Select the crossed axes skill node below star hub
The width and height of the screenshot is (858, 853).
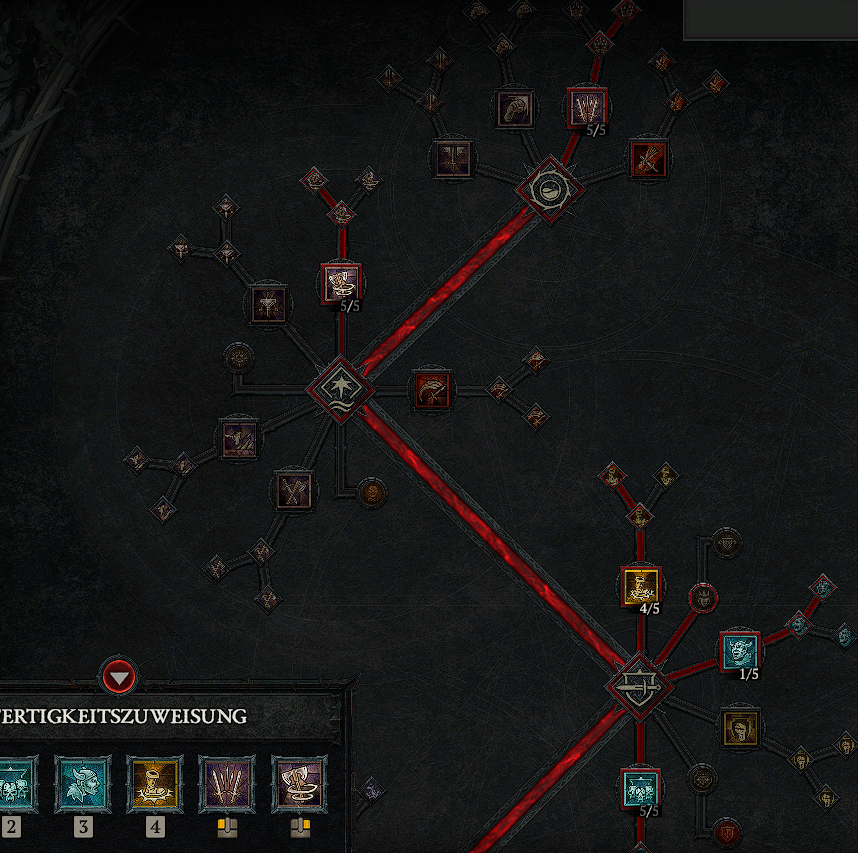[x=294, y=489]
